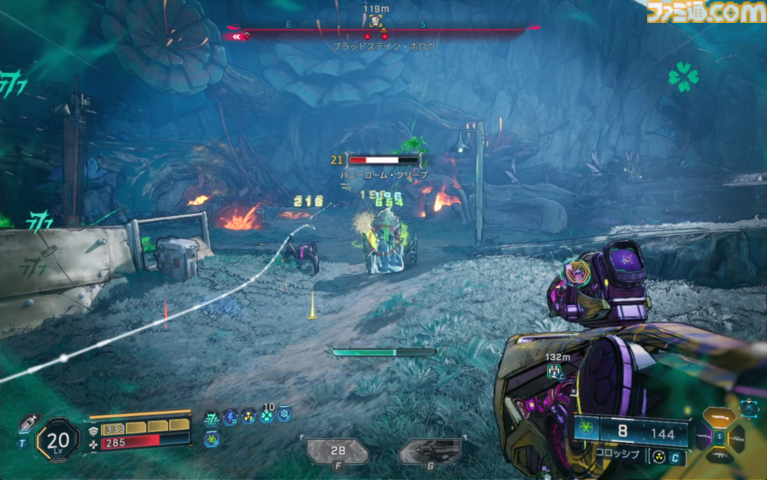Image resolution: width=767 pixels, height=480 pixels.
Task: Click the green clover buff with 10 stacks
Action: [267, 417]
